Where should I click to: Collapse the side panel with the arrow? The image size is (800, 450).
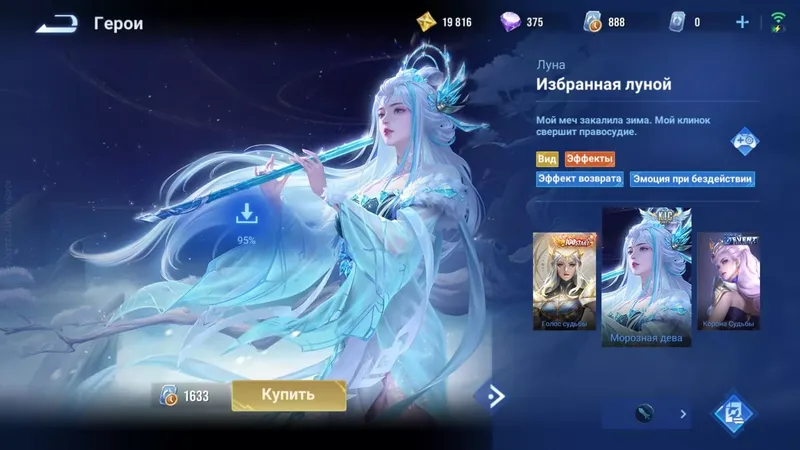492,396
